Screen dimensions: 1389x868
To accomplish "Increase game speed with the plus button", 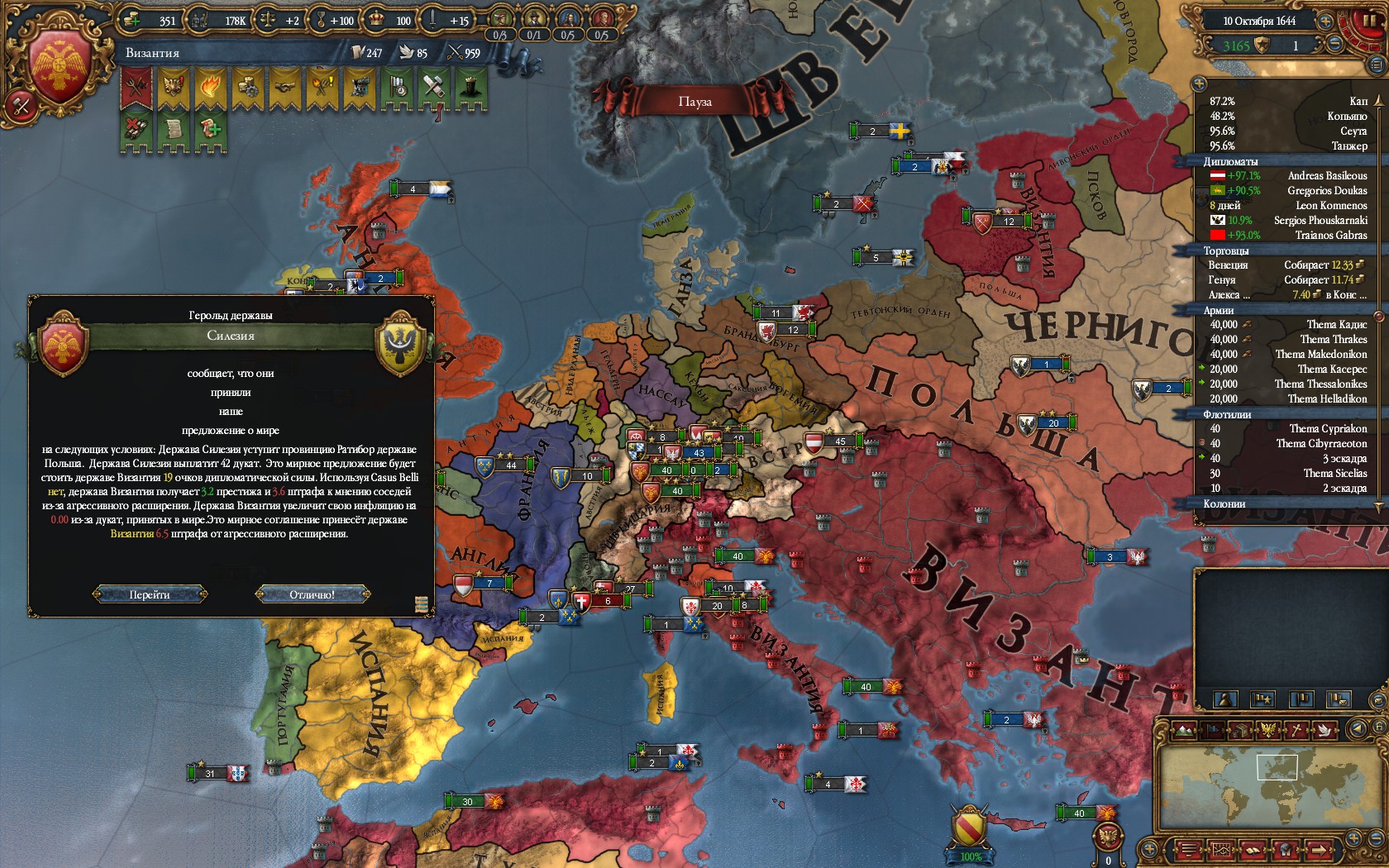I will pyautogui.click(x=1325, y=21).
